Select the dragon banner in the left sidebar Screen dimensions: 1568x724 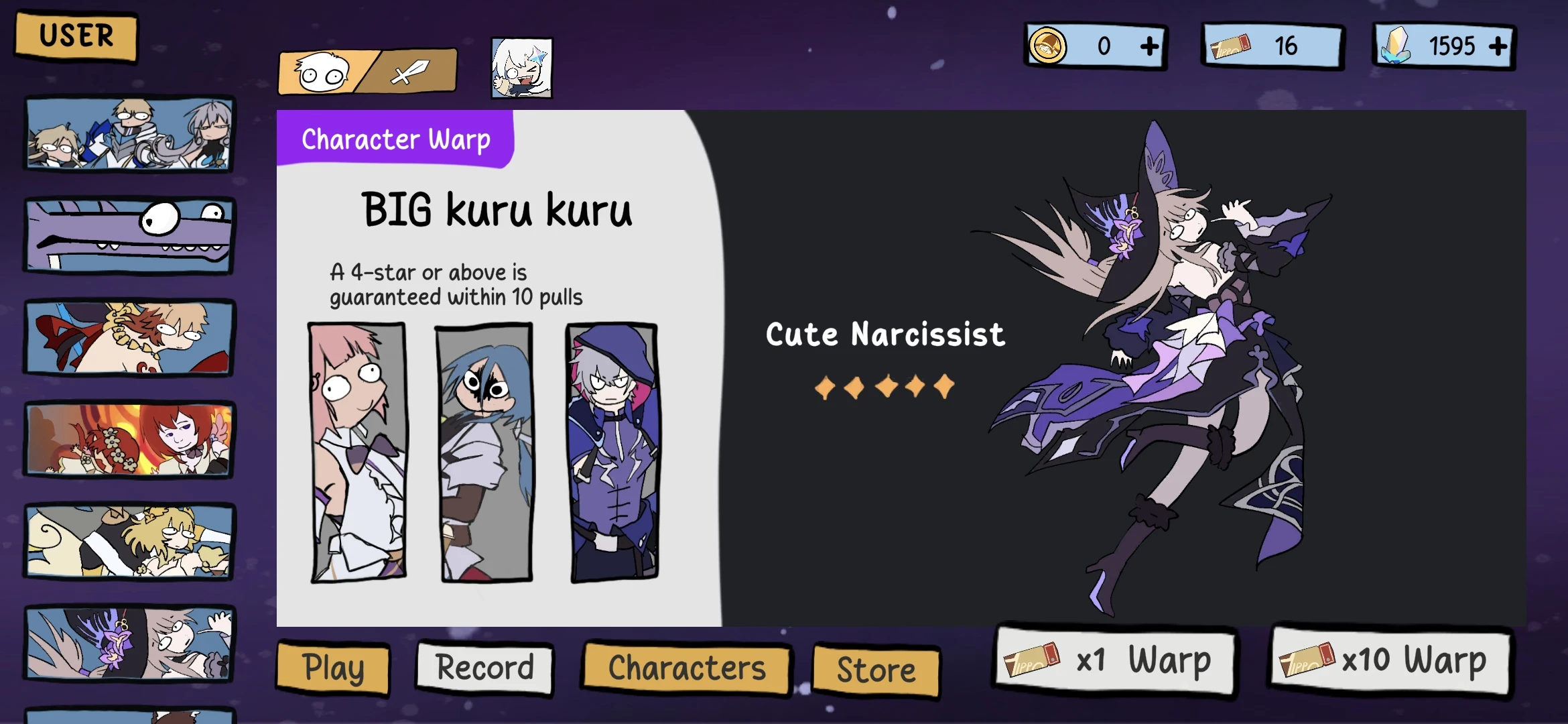click(x=129, y=235)
